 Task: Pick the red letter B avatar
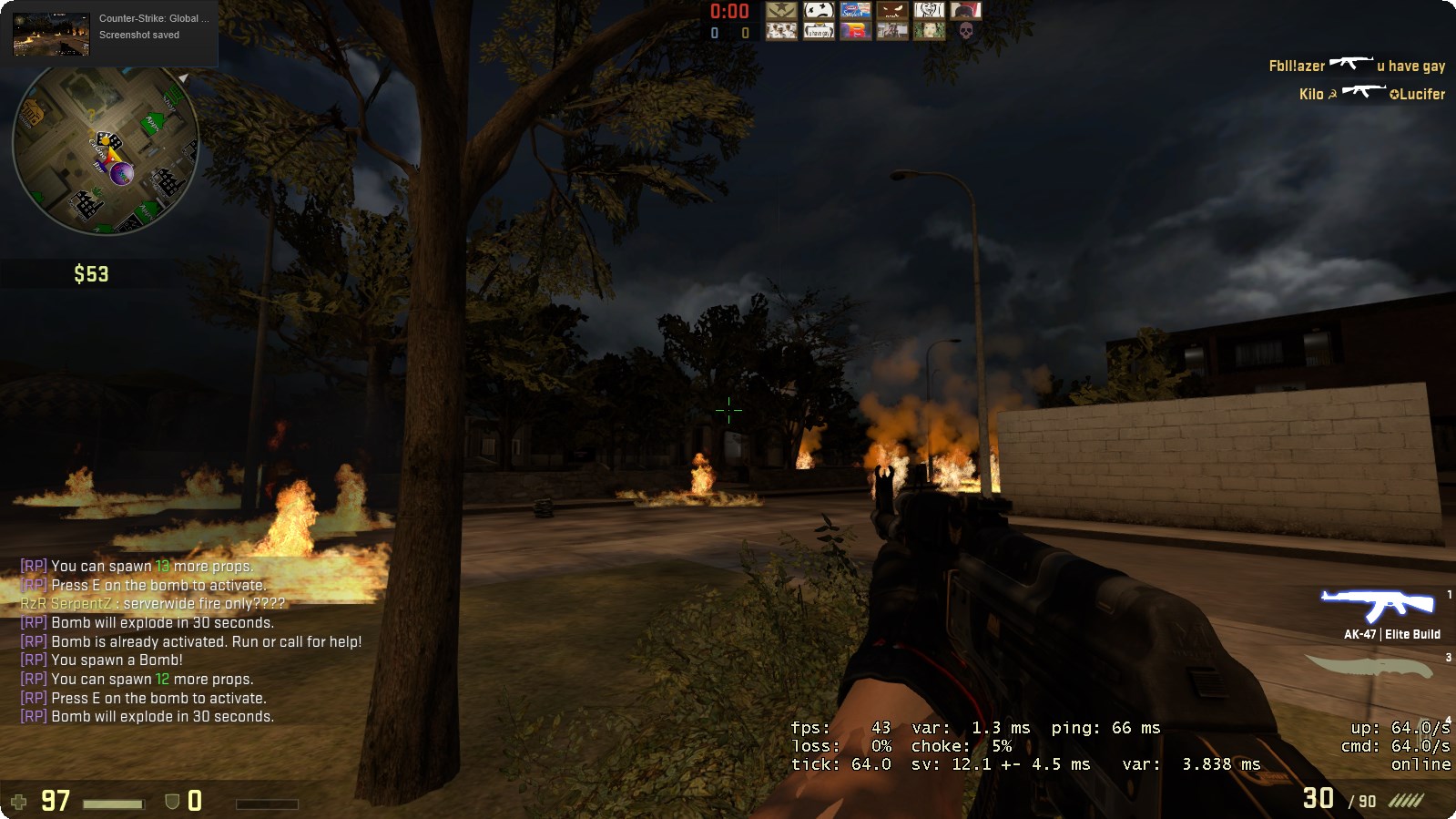(855, 31)
